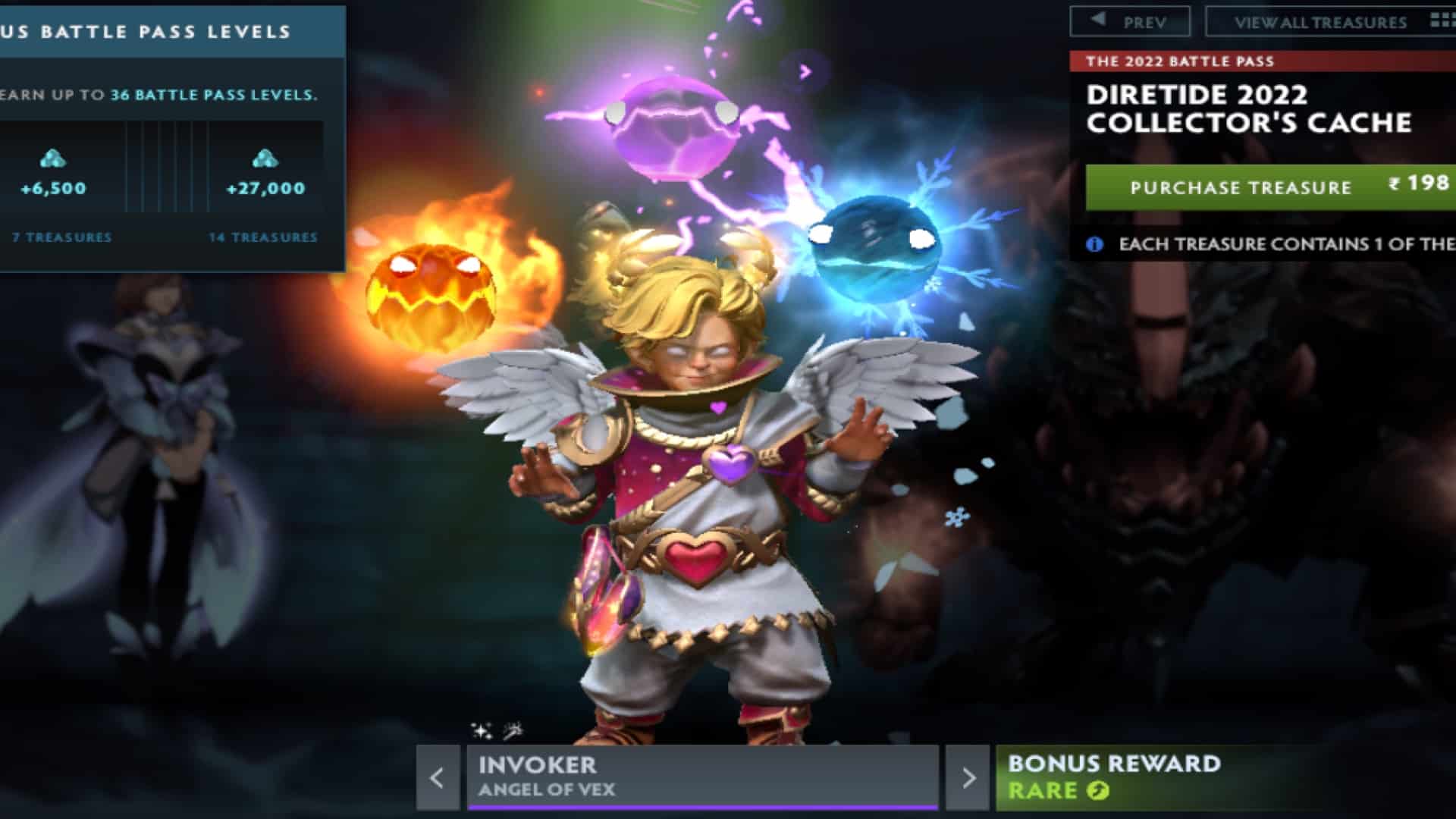The height and width of the screenshot is (819, 1456).
Task: Click the 14 TREASURES label
Action: click(x=263, y=237)
